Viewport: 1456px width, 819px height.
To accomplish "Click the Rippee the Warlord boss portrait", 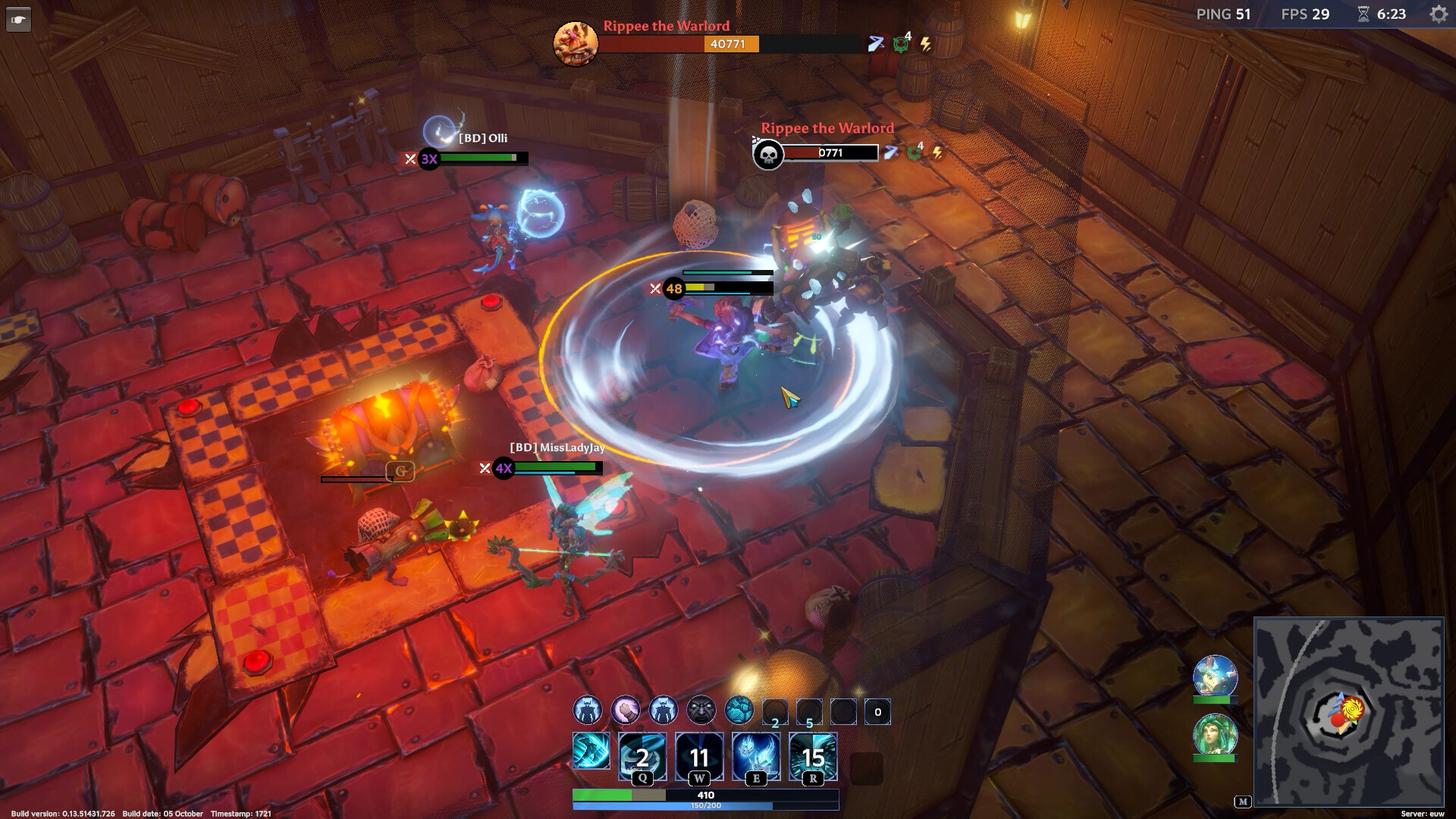I will click(576, 43).
